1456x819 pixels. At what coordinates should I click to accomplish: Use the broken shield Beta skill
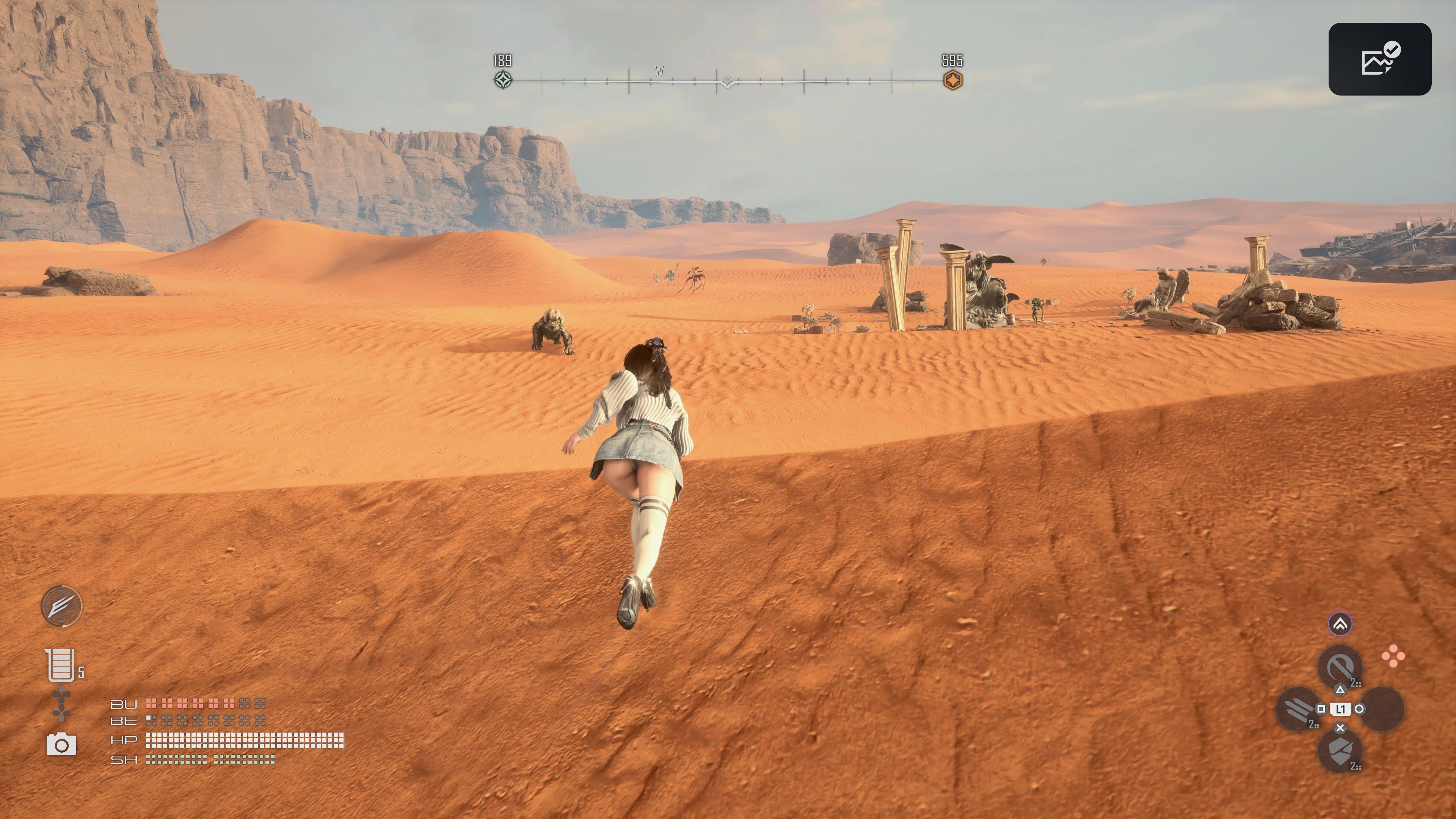pyautogui.click(x=1339, y=750)
